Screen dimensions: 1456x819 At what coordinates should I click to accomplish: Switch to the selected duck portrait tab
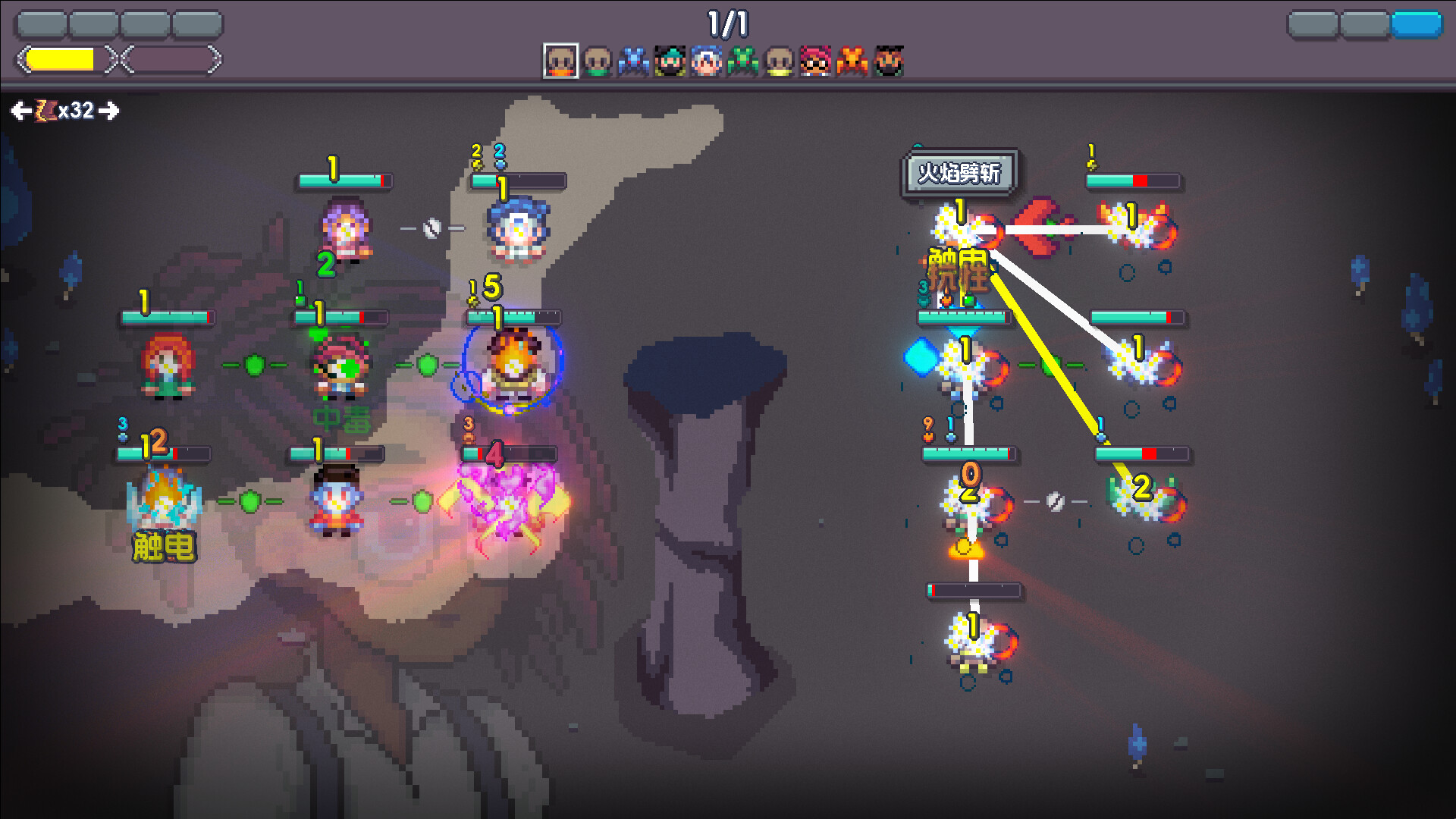560,61
